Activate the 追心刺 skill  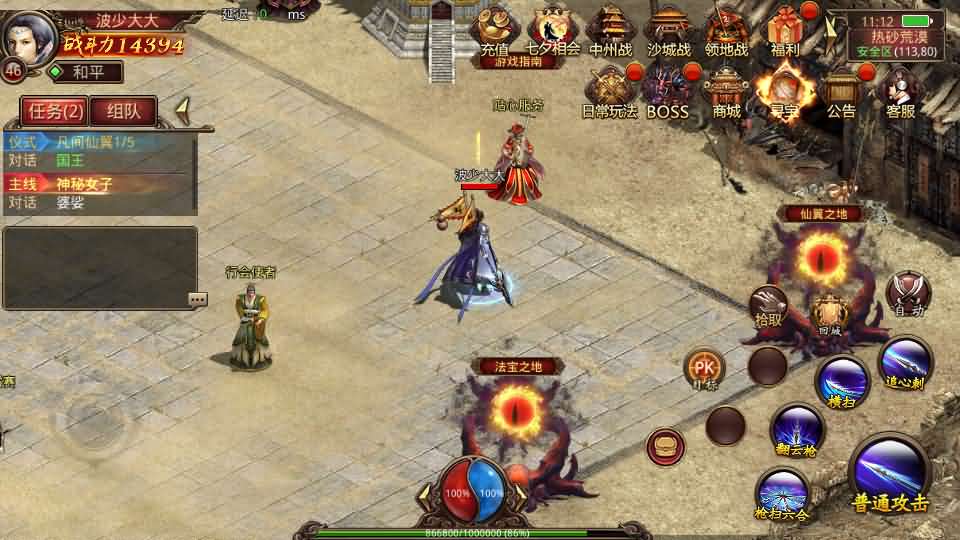click(906, 365)
